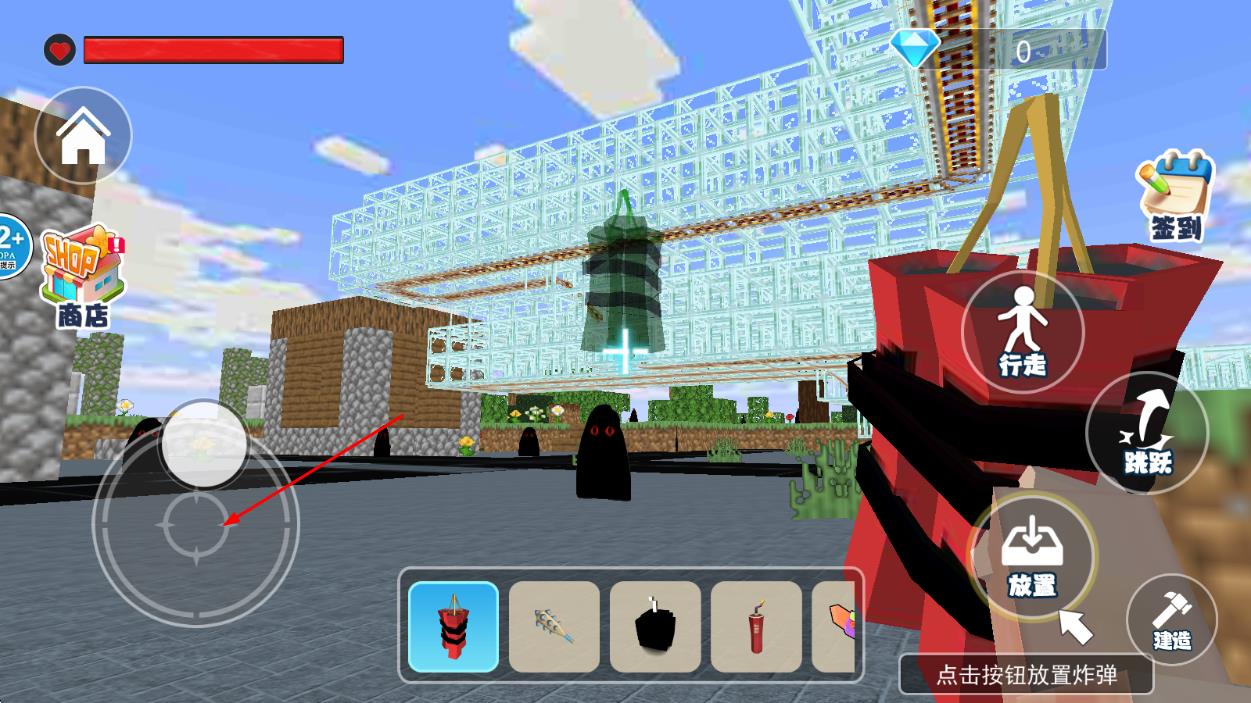Choose the black bomb hotbar slot
The width and height of the screenshot is (1251, 703).
tap(655, 627)
